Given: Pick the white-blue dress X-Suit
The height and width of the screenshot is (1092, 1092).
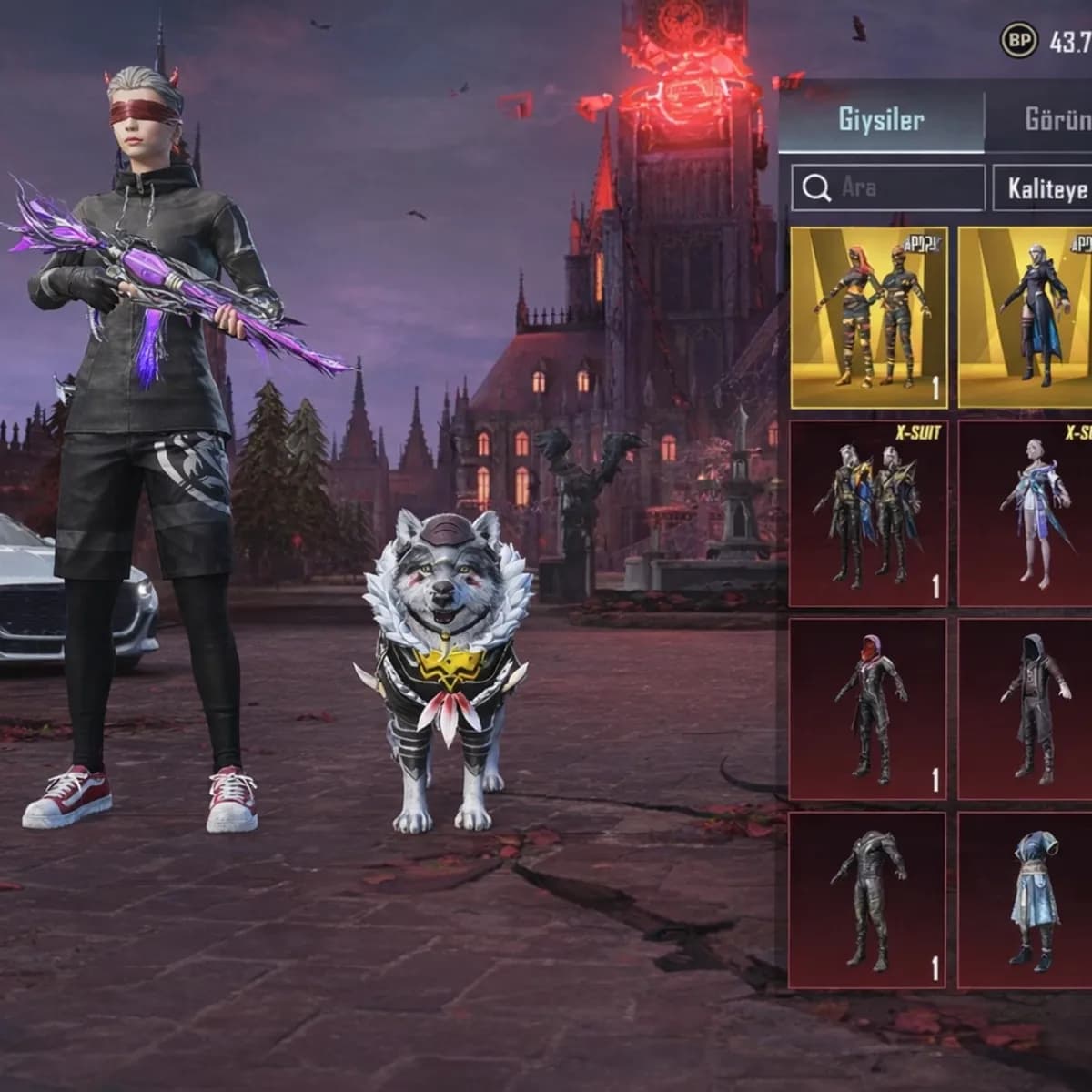Looking at the screenshot, I should 1026,513.
